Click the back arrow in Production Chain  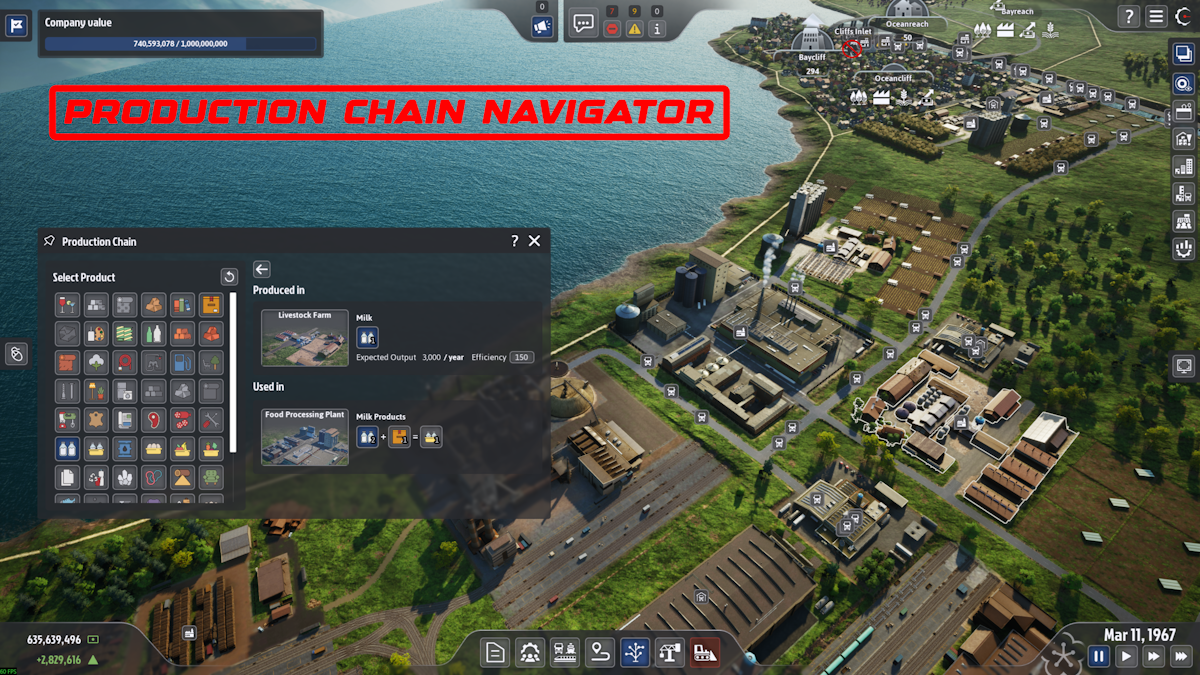click(x=262, y=269)
